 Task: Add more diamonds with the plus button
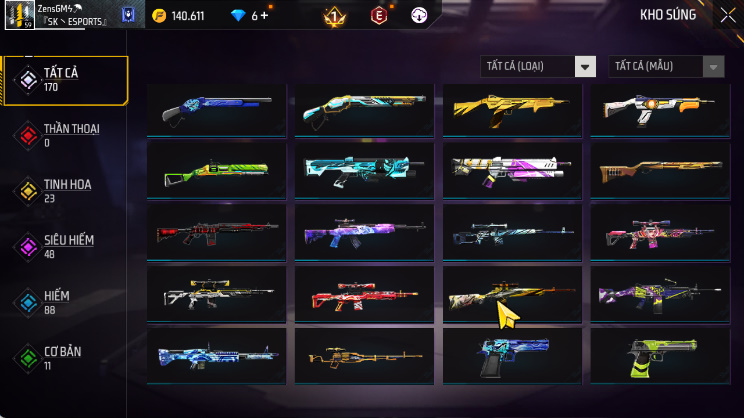click(266, 16)
